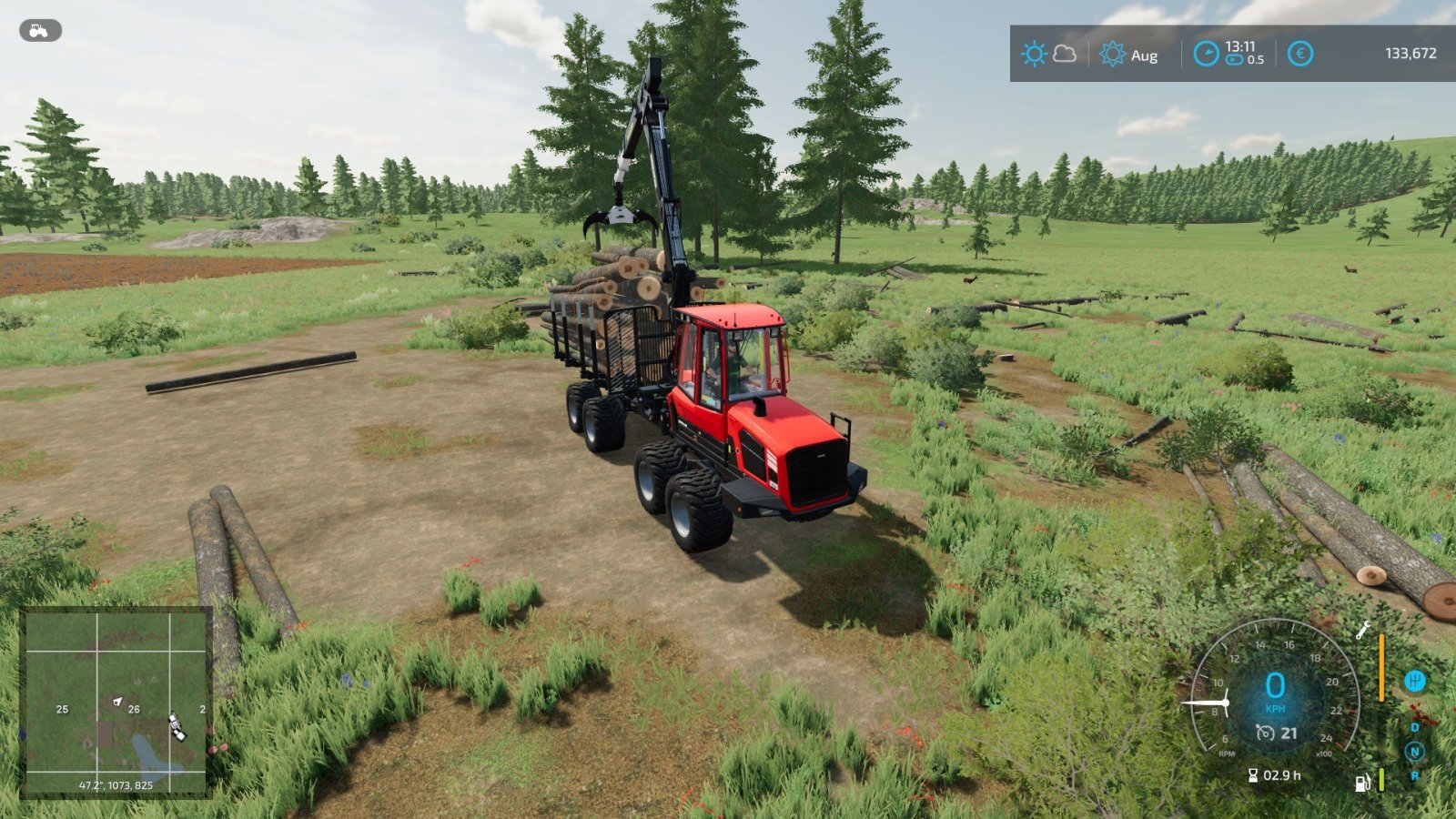Click the cloud forecast icon

(x=1064, y=54)
